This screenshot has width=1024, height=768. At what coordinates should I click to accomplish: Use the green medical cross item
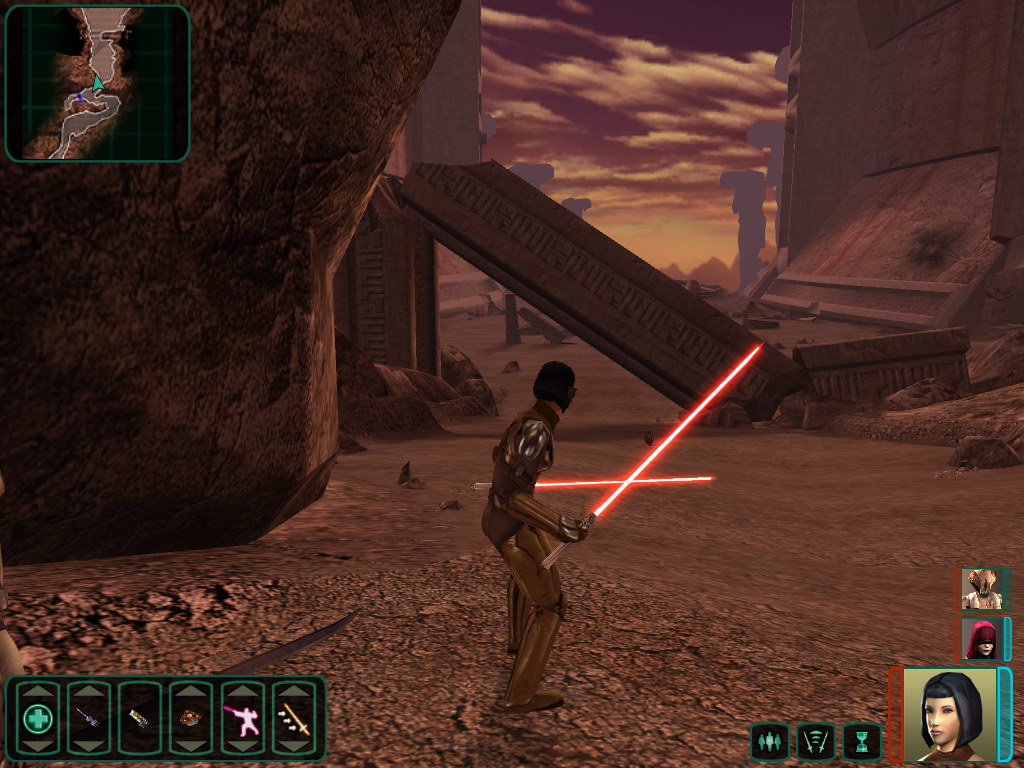tap(38, 718)
